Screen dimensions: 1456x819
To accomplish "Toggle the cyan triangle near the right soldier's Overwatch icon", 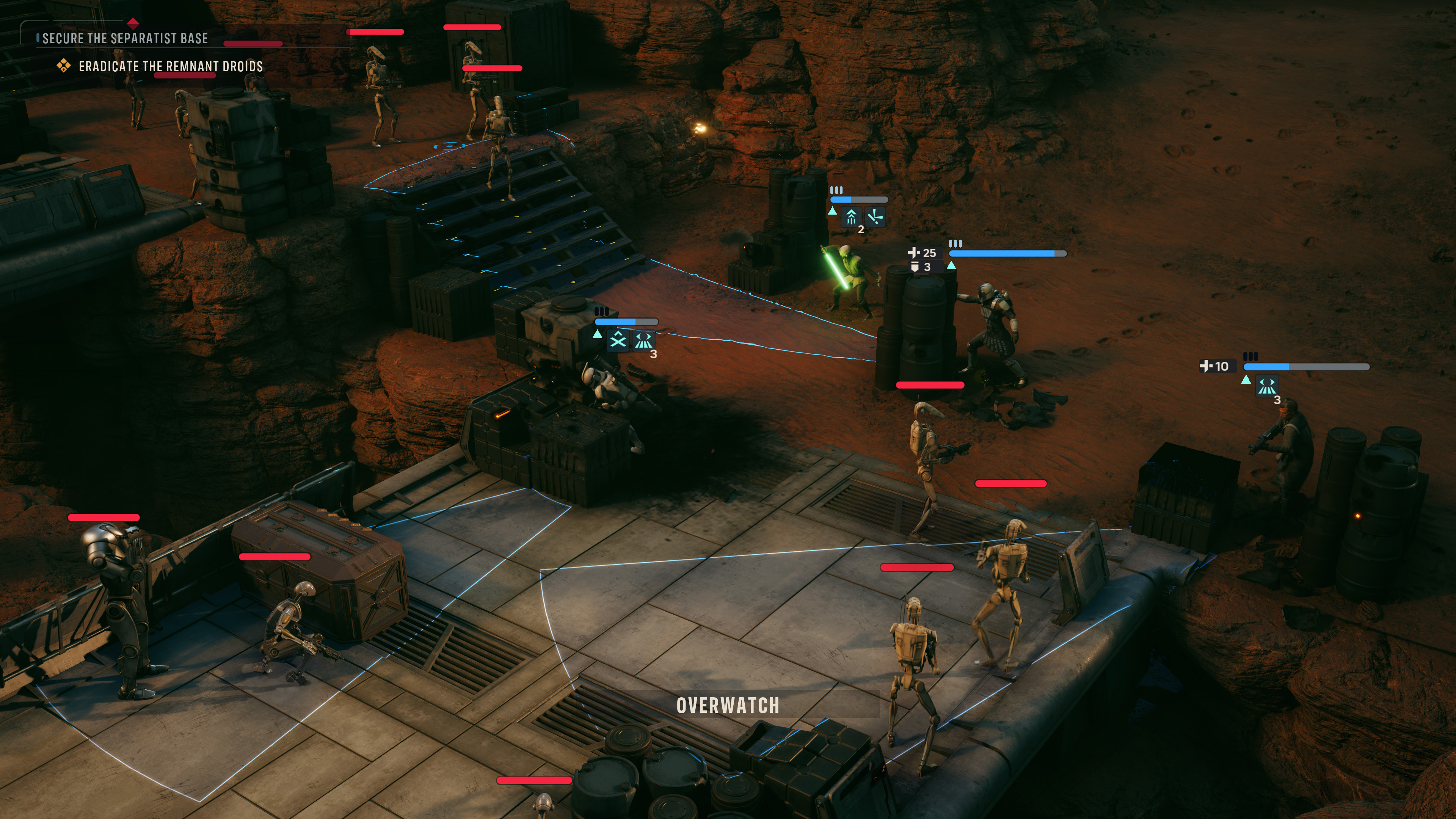I will [x=1246, y=380].
